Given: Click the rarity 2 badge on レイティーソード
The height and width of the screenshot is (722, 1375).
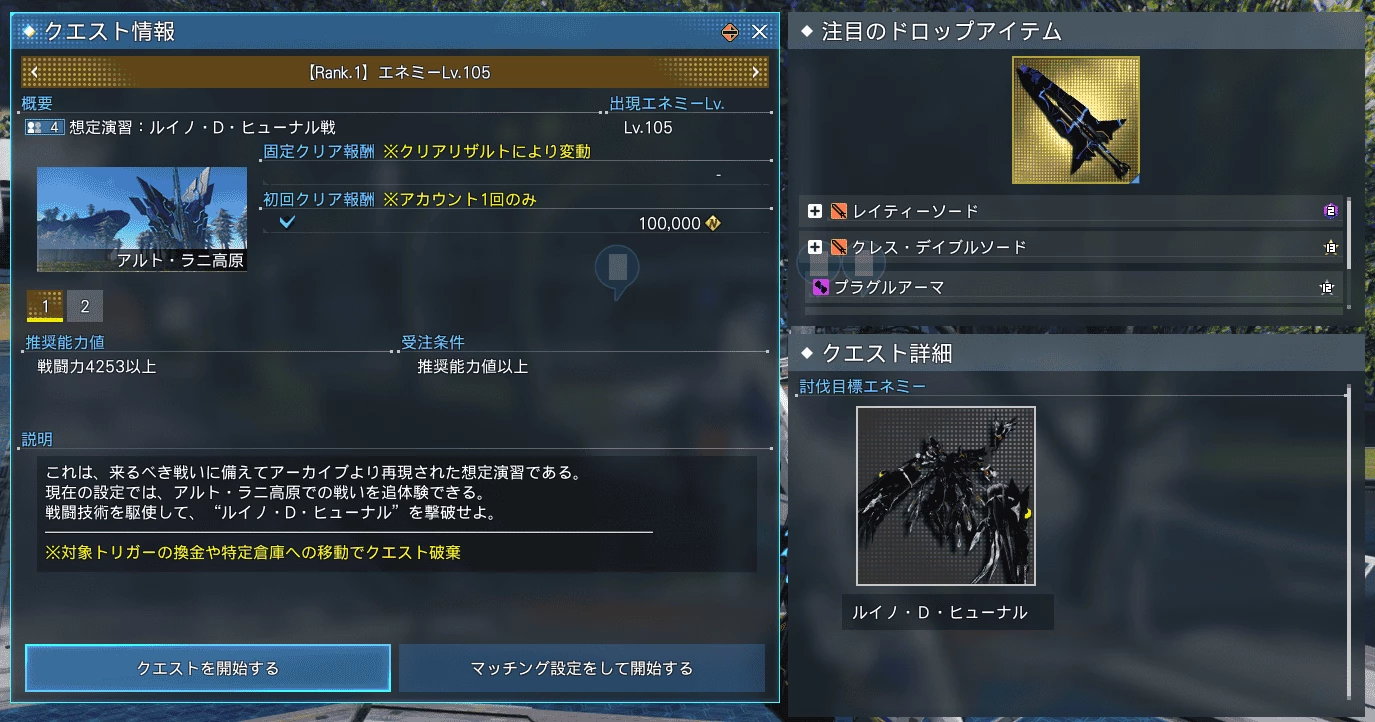Looking at the screenshot, I should point(1330,210).
